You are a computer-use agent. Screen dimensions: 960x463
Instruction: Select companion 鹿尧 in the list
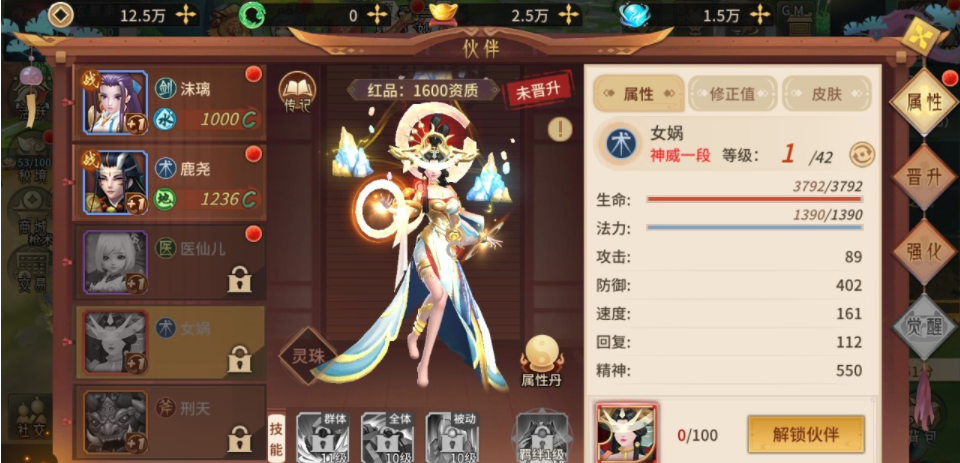tap(170, 183)
